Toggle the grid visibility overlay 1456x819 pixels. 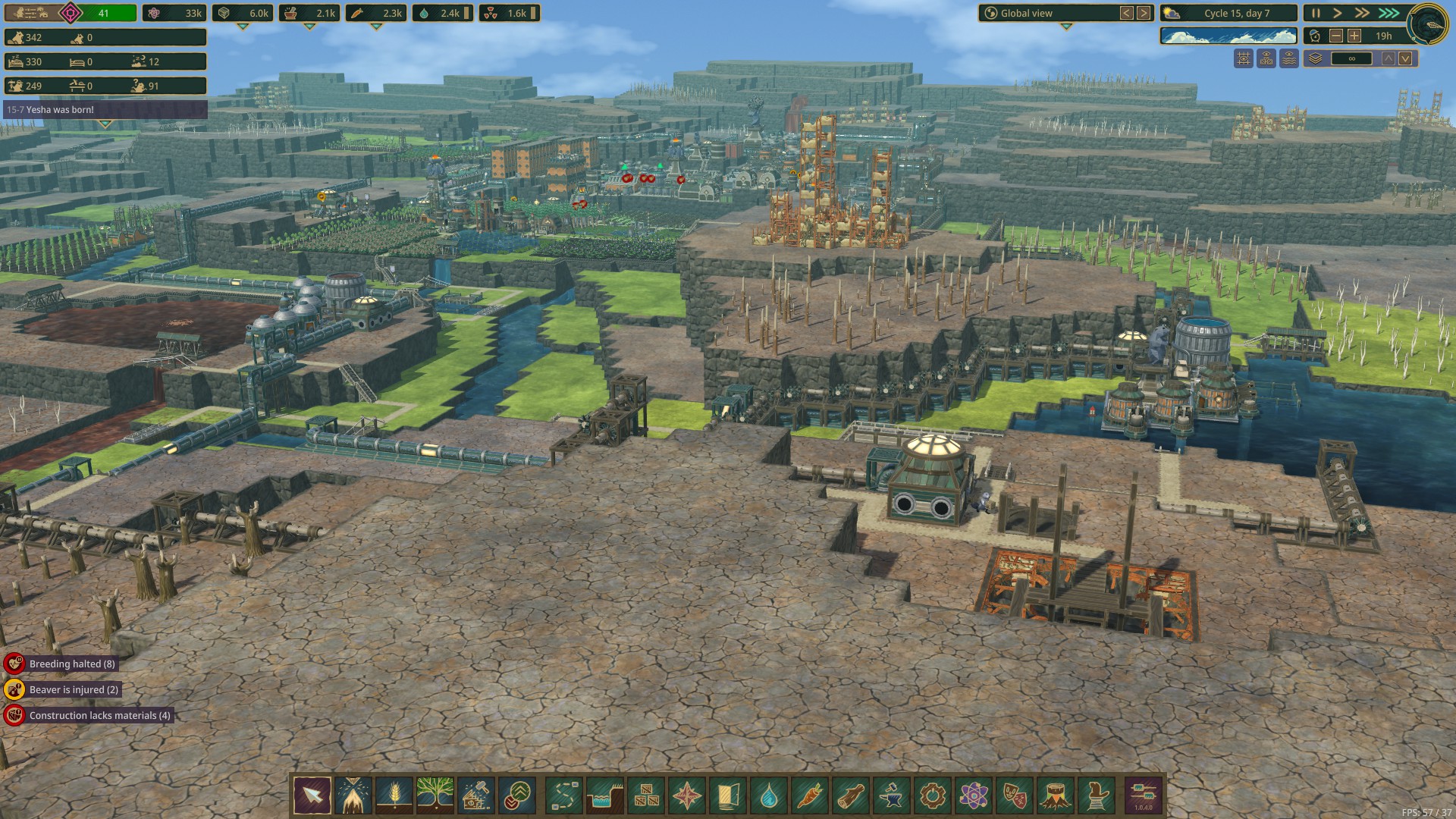pos(1244,58)
